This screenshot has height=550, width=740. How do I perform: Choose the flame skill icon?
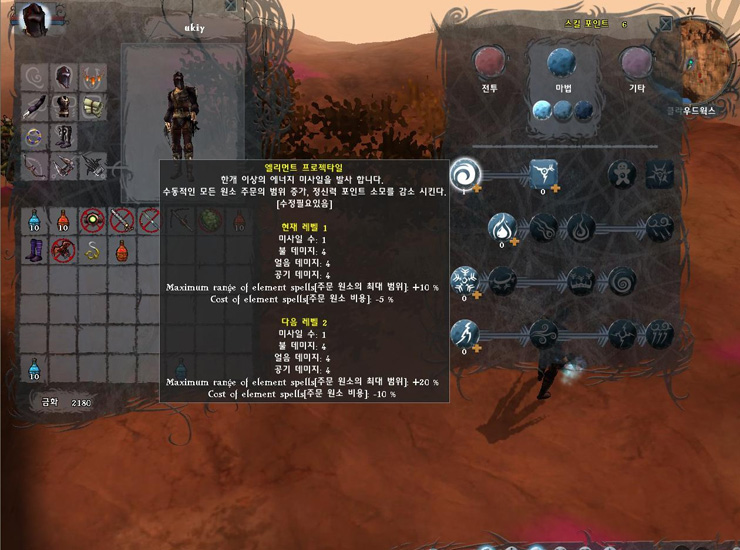pos(503,228)
